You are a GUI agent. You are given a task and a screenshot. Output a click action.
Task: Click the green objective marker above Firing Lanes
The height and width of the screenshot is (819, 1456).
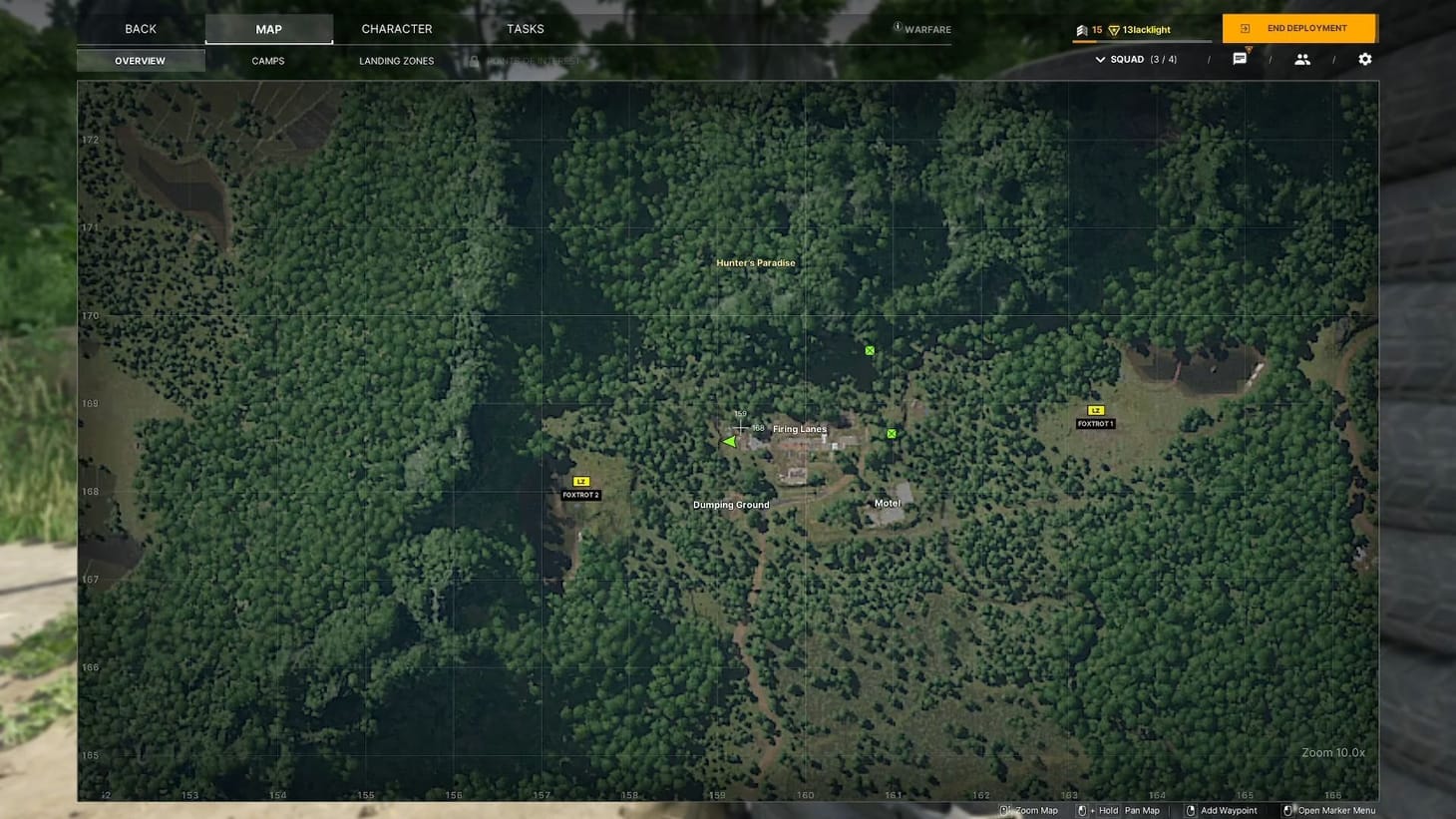(x=869, y=349)
